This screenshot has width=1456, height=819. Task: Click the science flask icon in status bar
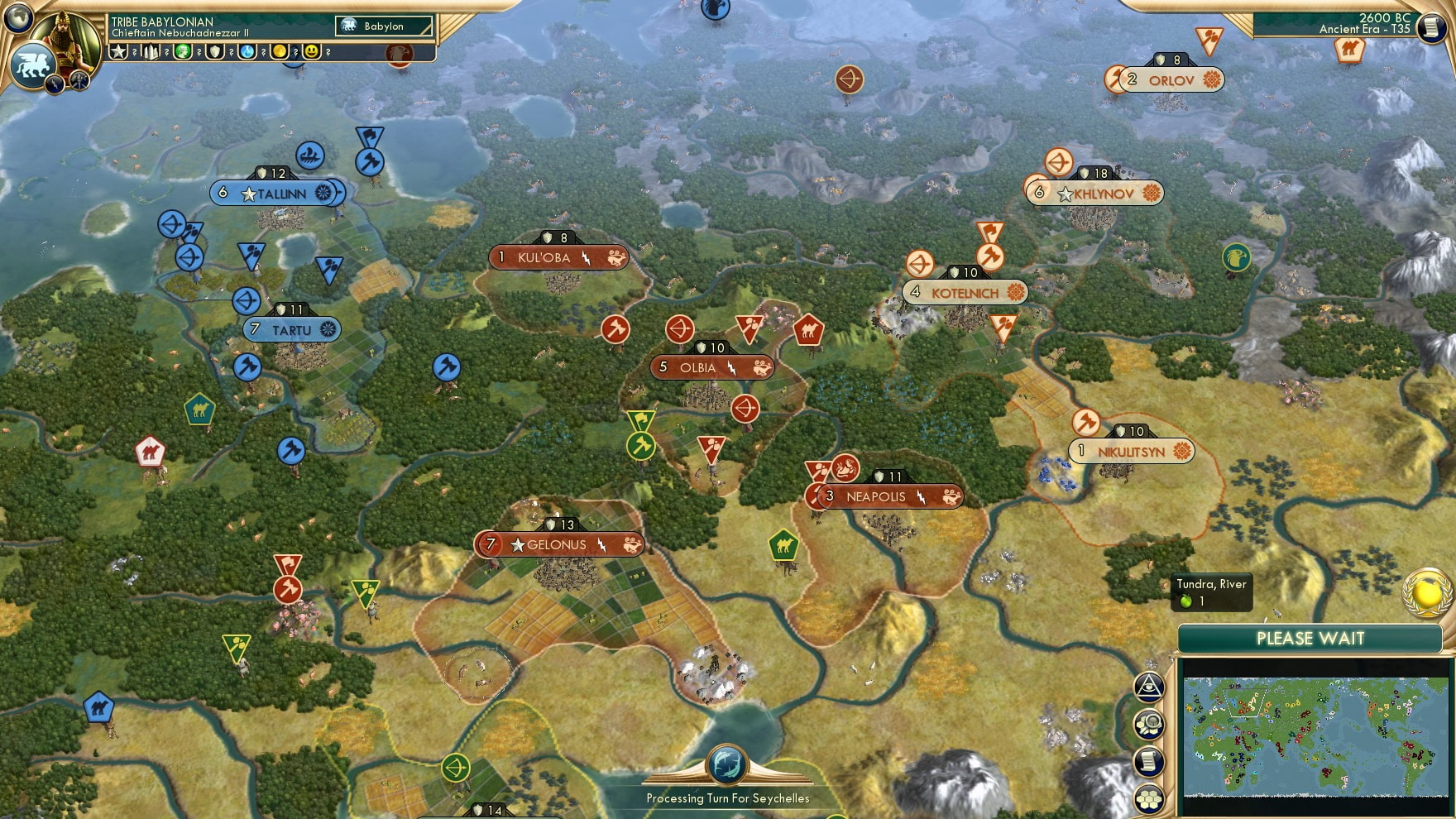(x=247, y=52)
